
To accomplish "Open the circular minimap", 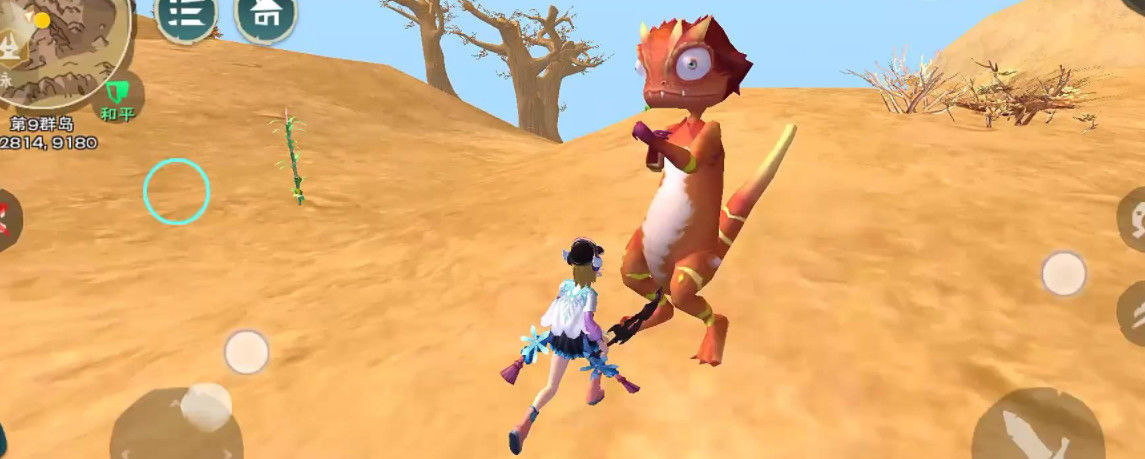I will point(62,45).
